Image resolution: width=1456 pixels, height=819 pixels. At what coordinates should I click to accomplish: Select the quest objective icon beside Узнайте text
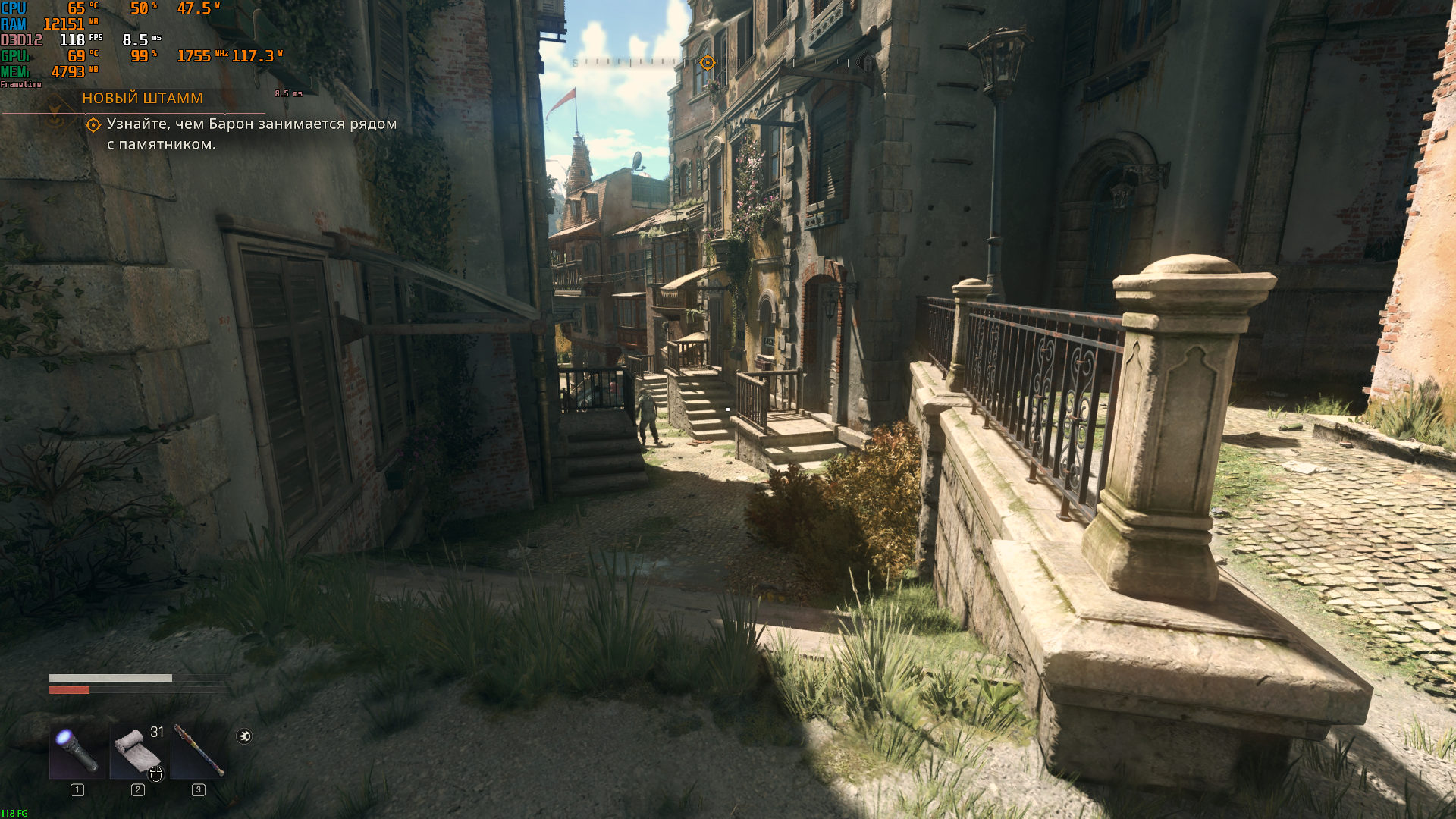[x=93, y=125]
